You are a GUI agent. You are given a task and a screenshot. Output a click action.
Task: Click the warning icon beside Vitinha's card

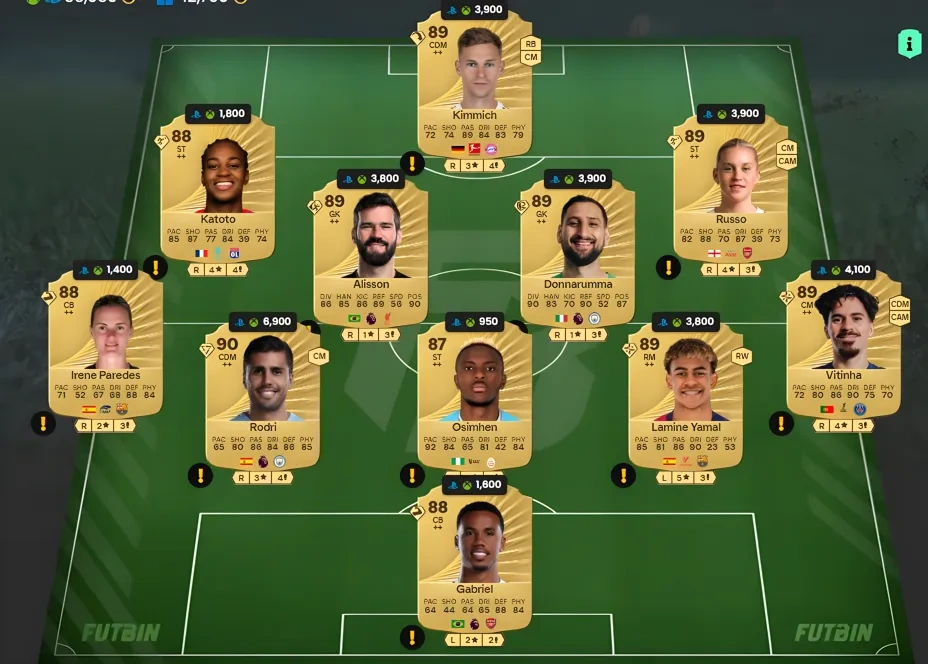click(780, 423)
